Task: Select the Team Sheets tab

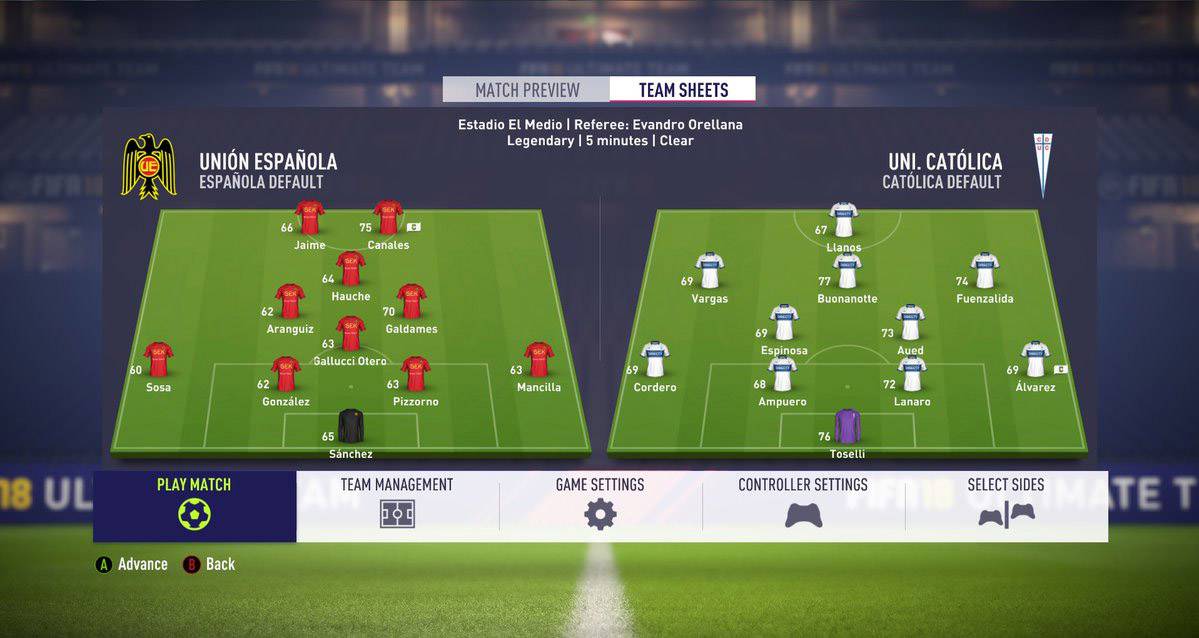Action: pos(683,90)
